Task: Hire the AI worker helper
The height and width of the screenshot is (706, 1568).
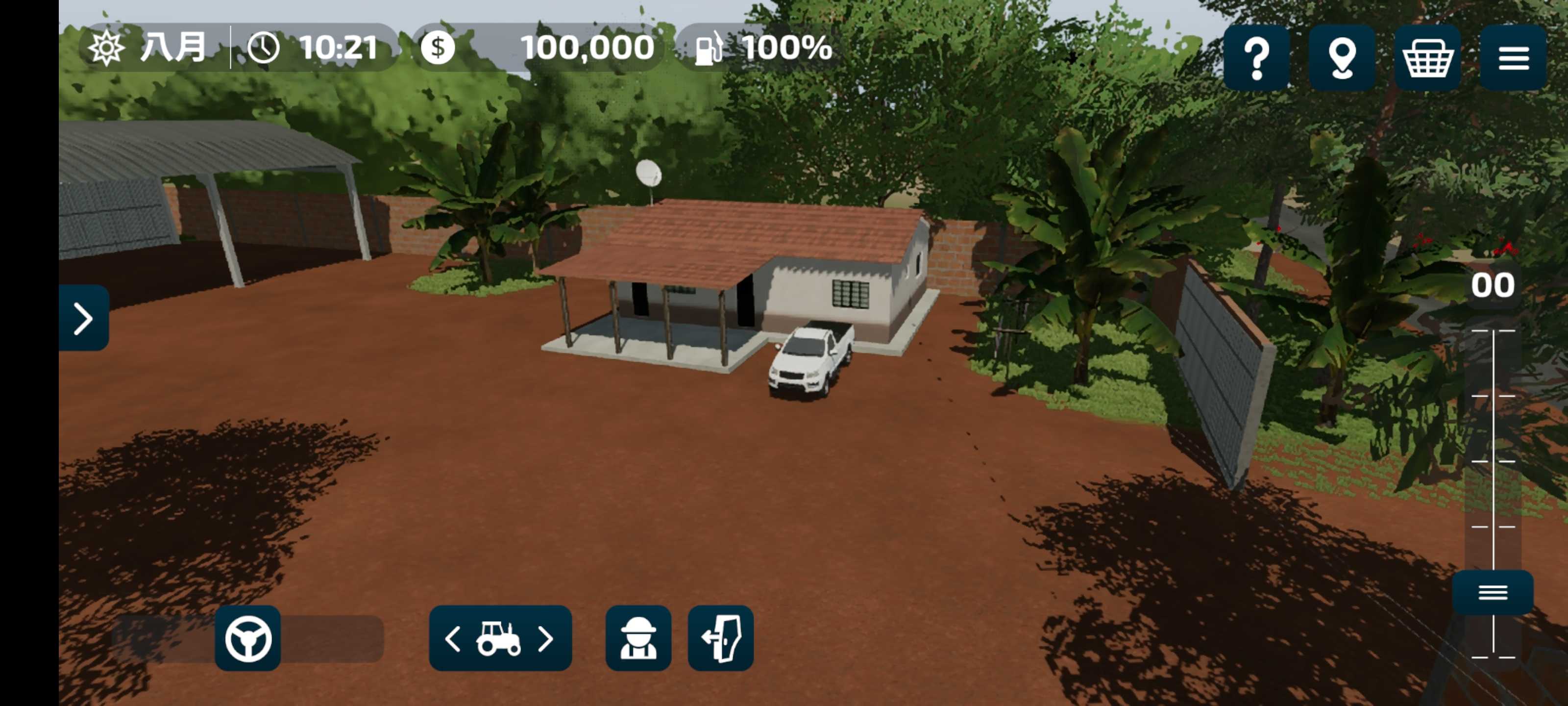Action: pos(638,638)
